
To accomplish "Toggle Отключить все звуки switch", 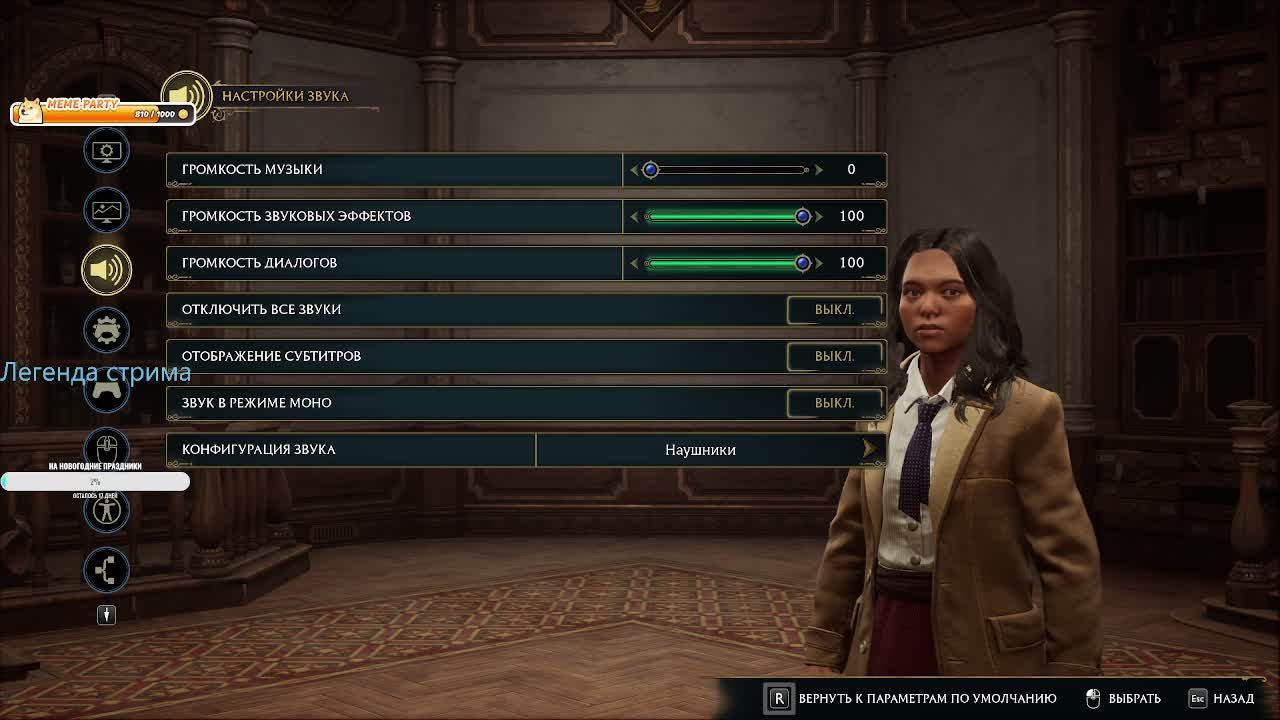I will (x=834, y=310).
